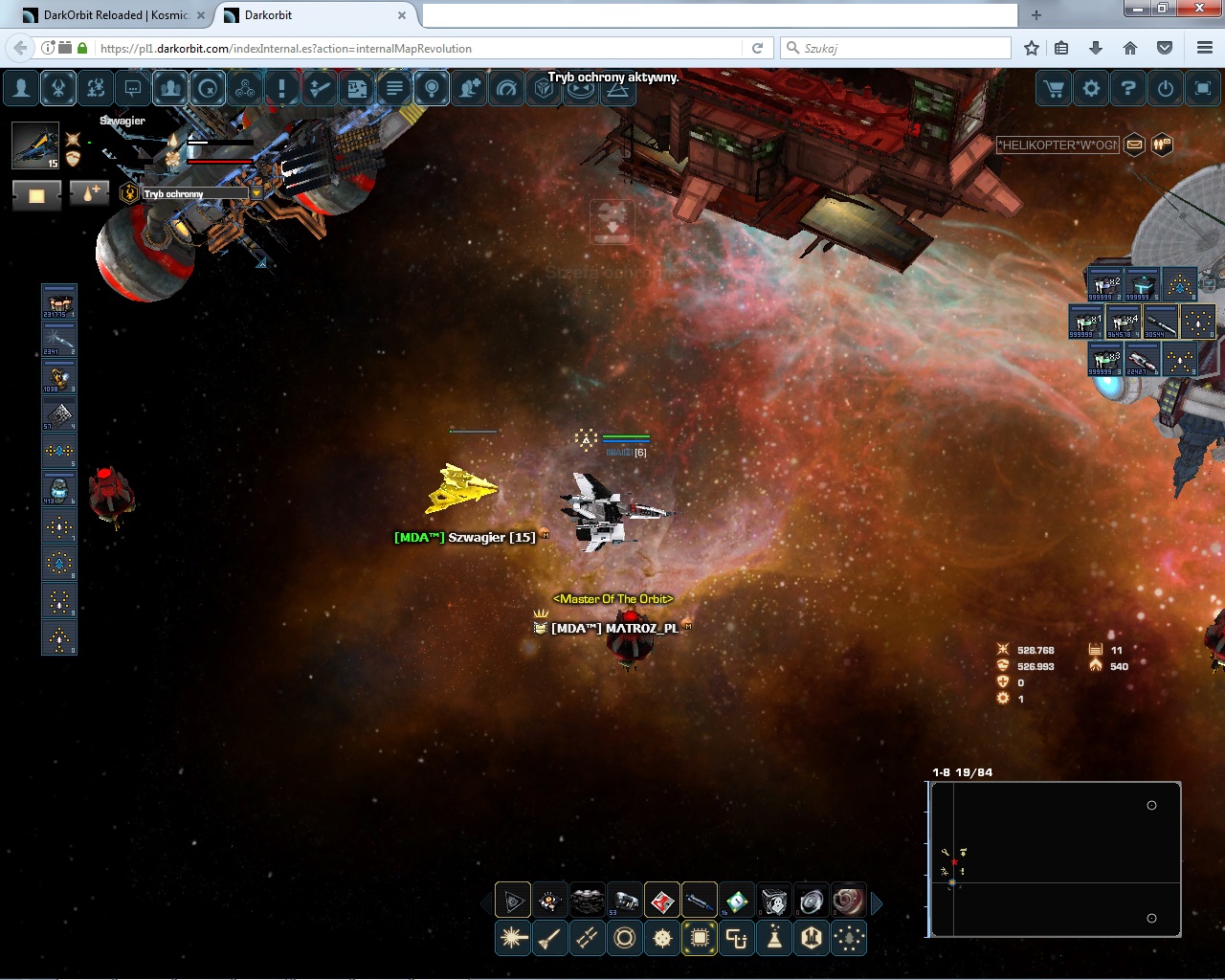The image size is (1225, 980).
Task: Open the Tryb ochronny dropdown arrow
Action: (256, 193)
